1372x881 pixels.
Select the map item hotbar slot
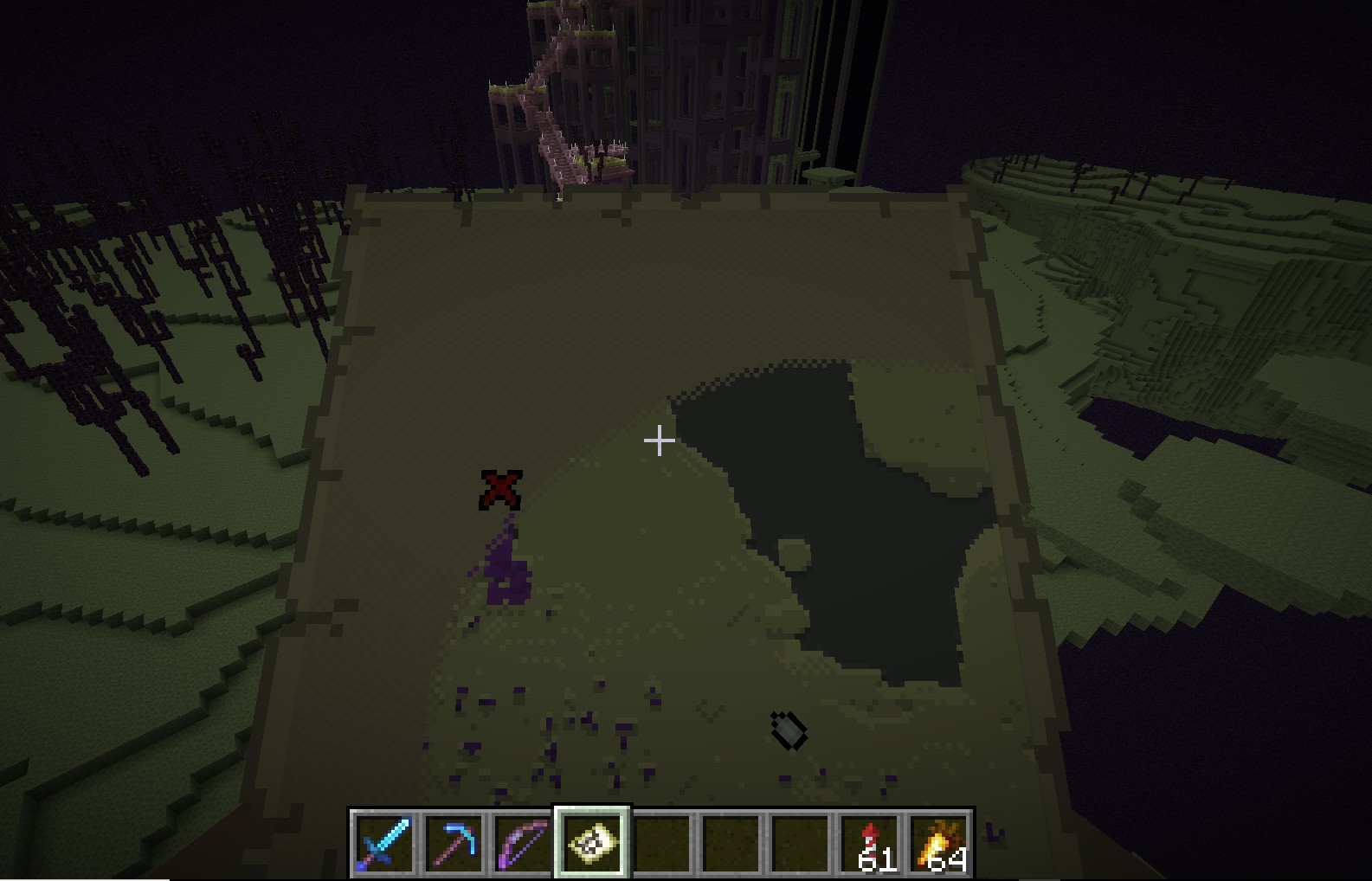(593, 843)
